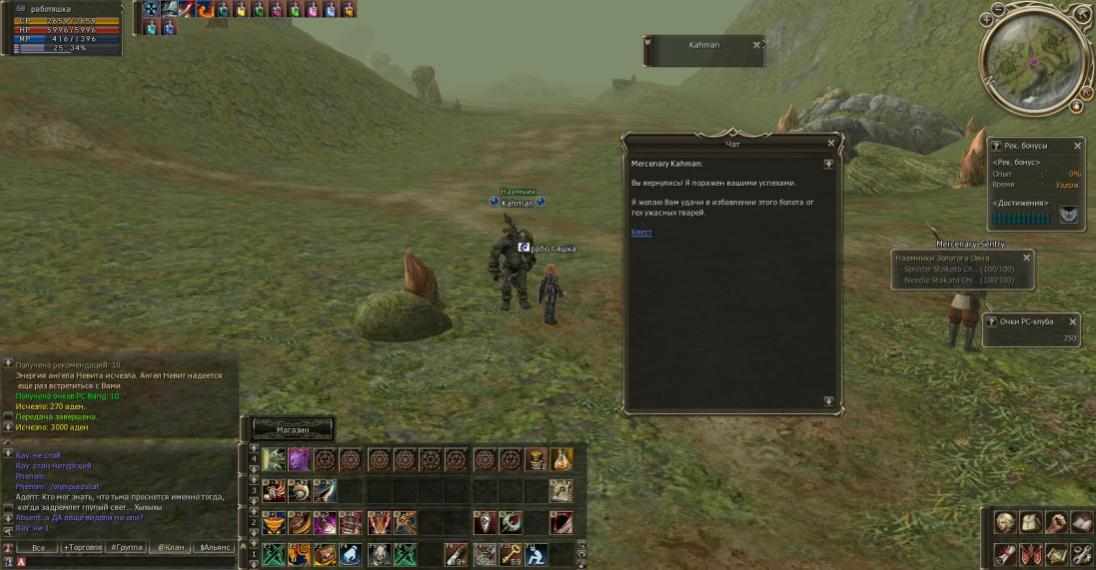Open the system menu wrench icon
Image resolution: width=1096 pixels, height=570 pixels.
pos(1080,553)
